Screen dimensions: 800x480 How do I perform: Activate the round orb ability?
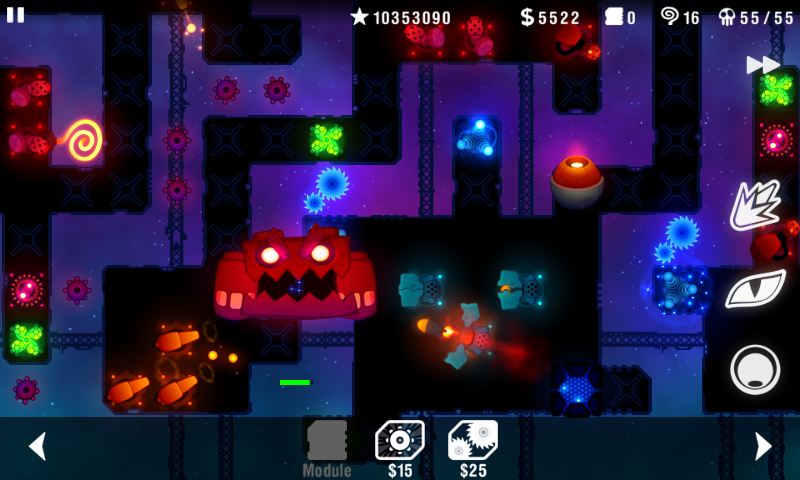(x=755, y=369)
